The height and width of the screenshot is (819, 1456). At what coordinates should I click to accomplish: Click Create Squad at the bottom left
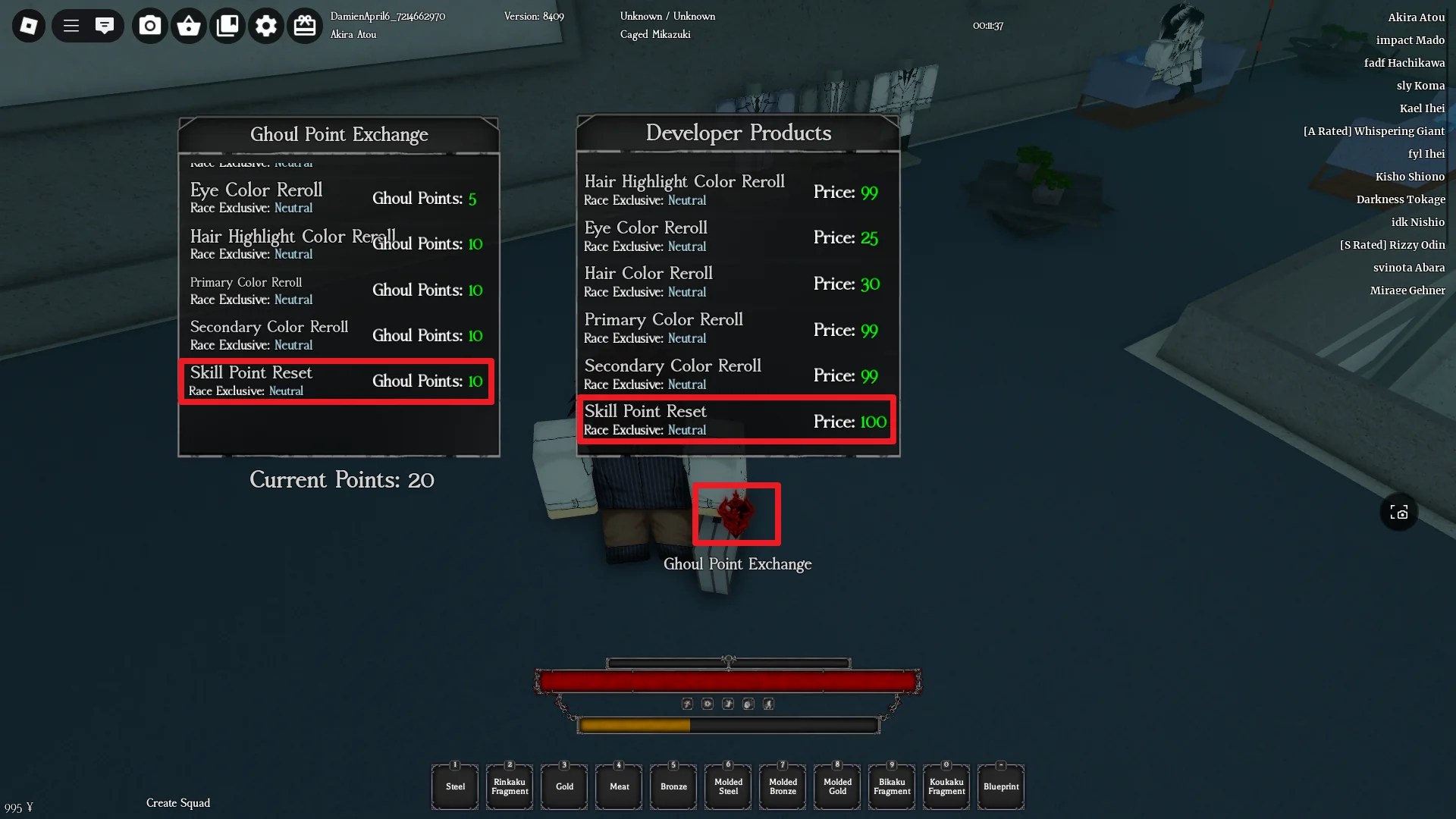pyautogui.click(x=177, y=802)
